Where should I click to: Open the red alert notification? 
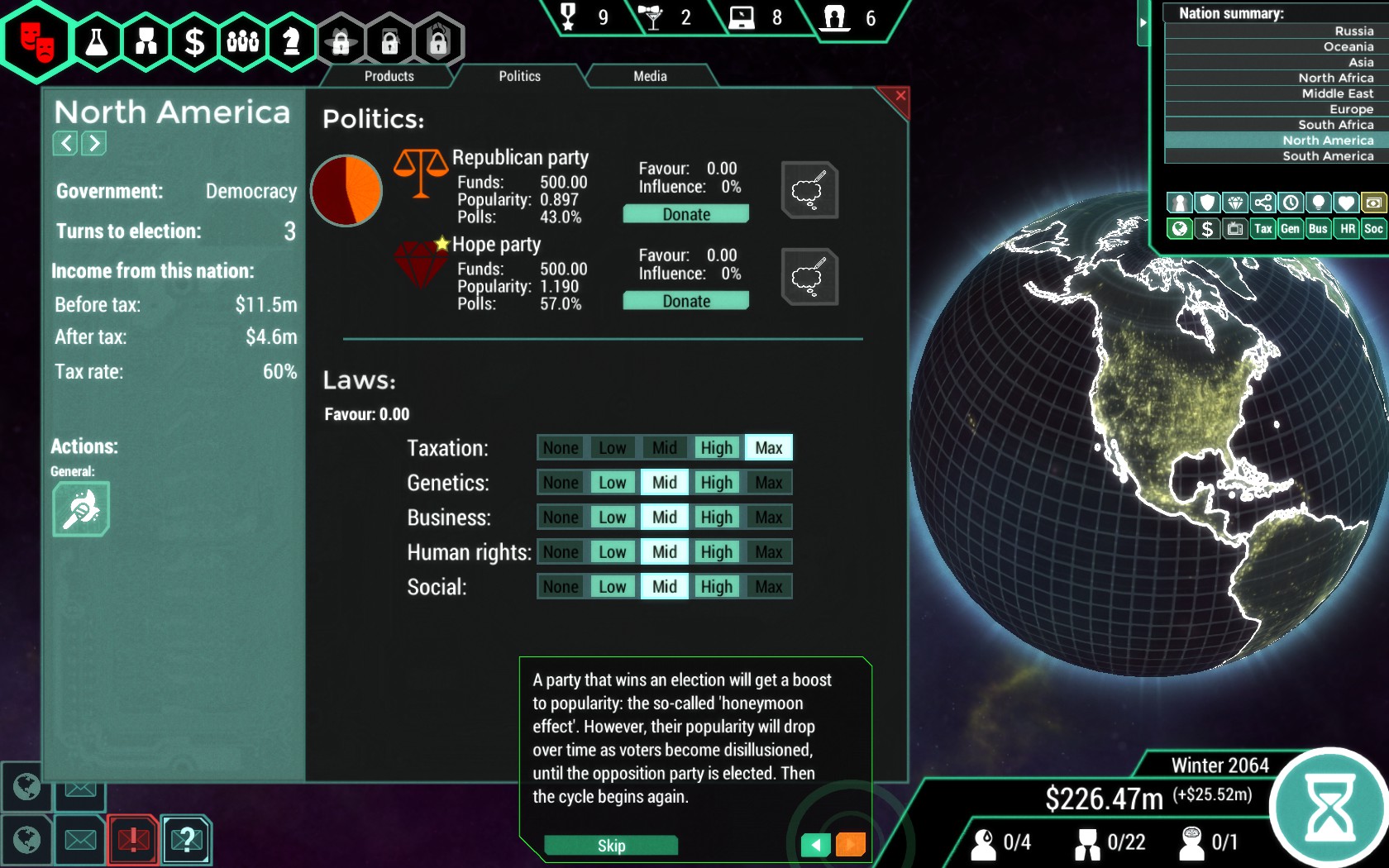pos(133,840)
